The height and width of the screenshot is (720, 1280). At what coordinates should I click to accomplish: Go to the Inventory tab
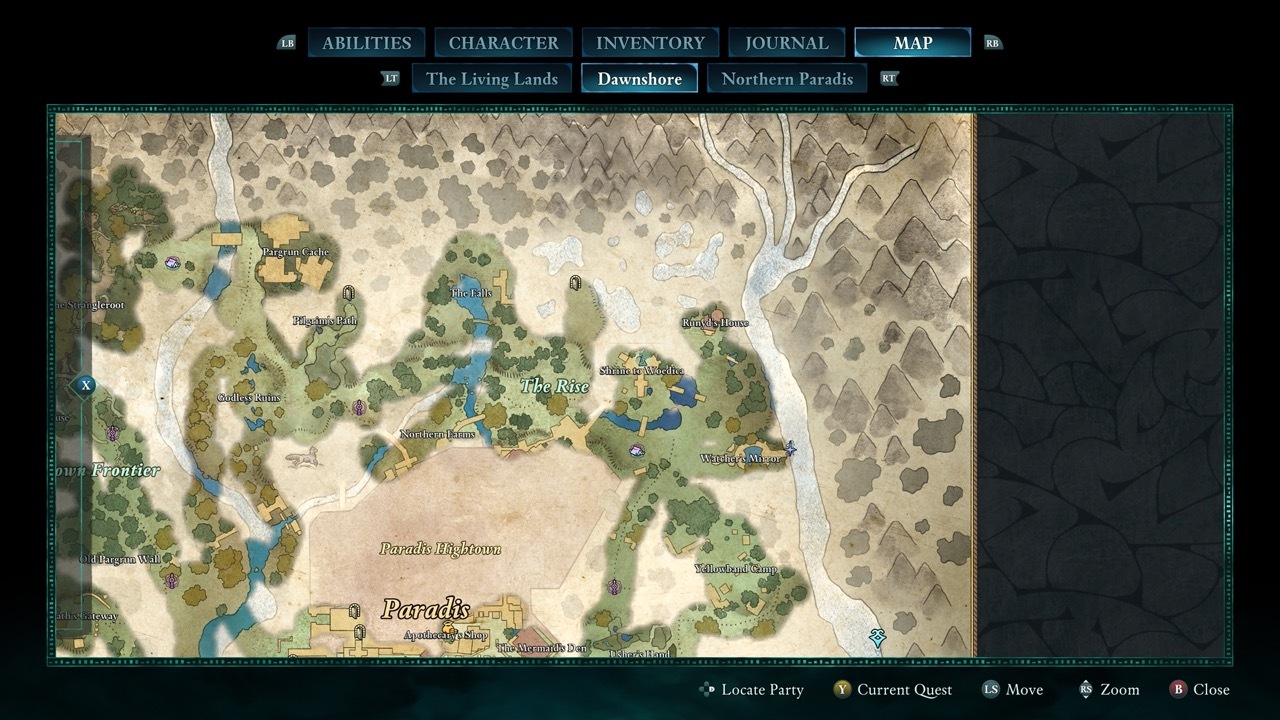pos(650,43)
